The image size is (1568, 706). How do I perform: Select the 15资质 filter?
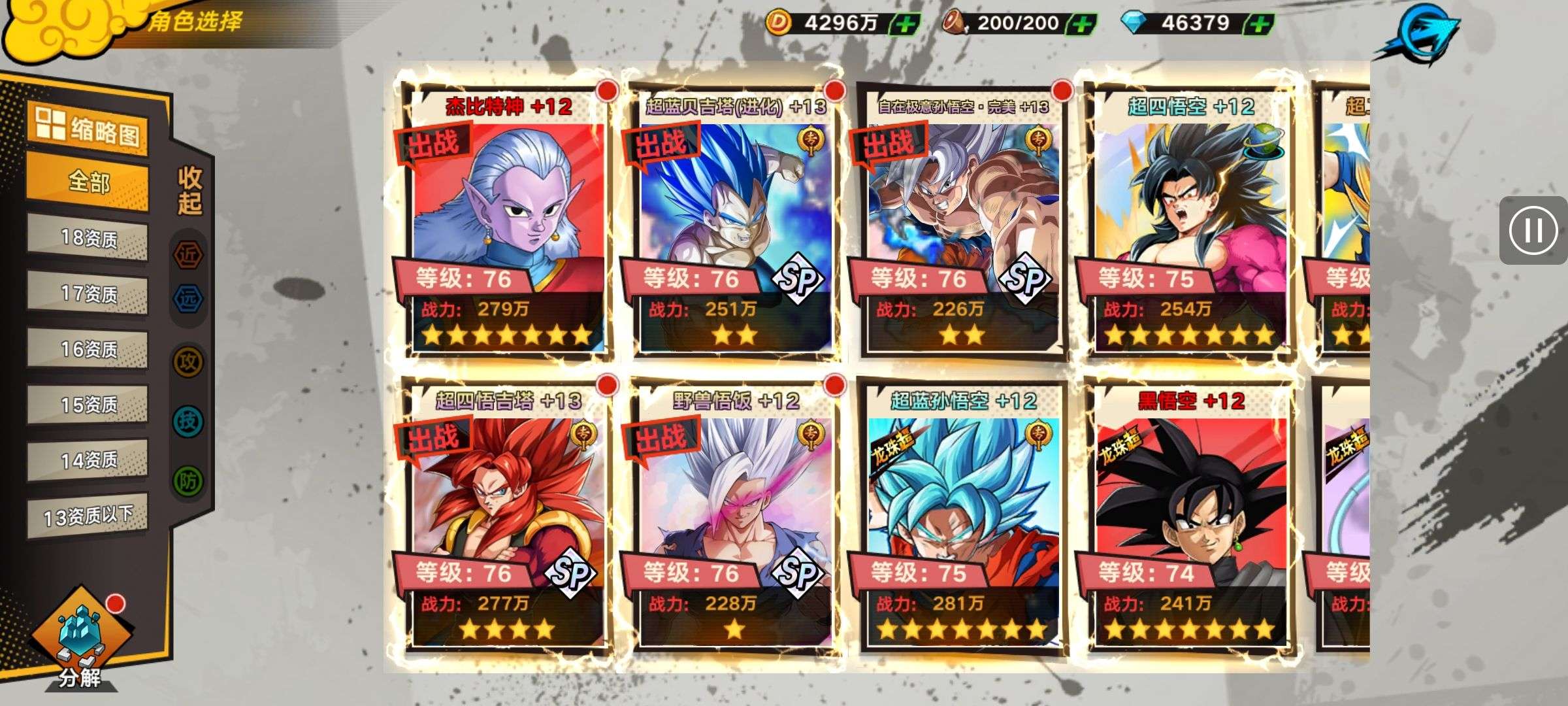click(x=88, y=405)
